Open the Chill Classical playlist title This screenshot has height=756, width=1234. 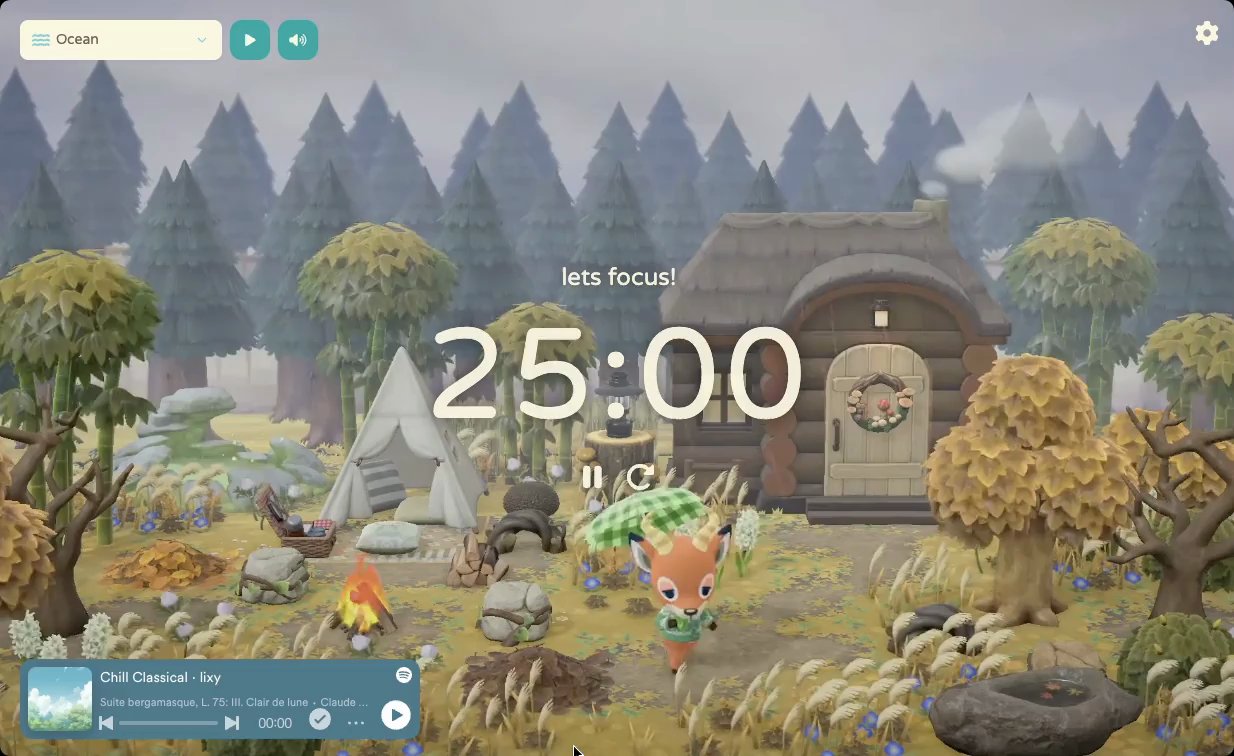[x=160, y=678]
